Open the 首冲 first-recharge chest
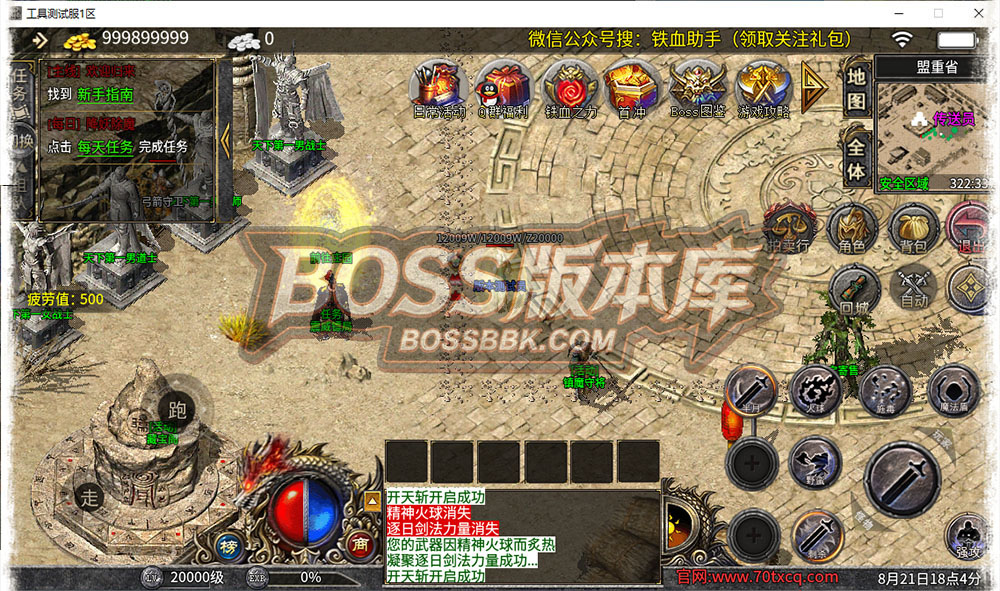This screenshot has width=1000, height=591. coord(632,86)
